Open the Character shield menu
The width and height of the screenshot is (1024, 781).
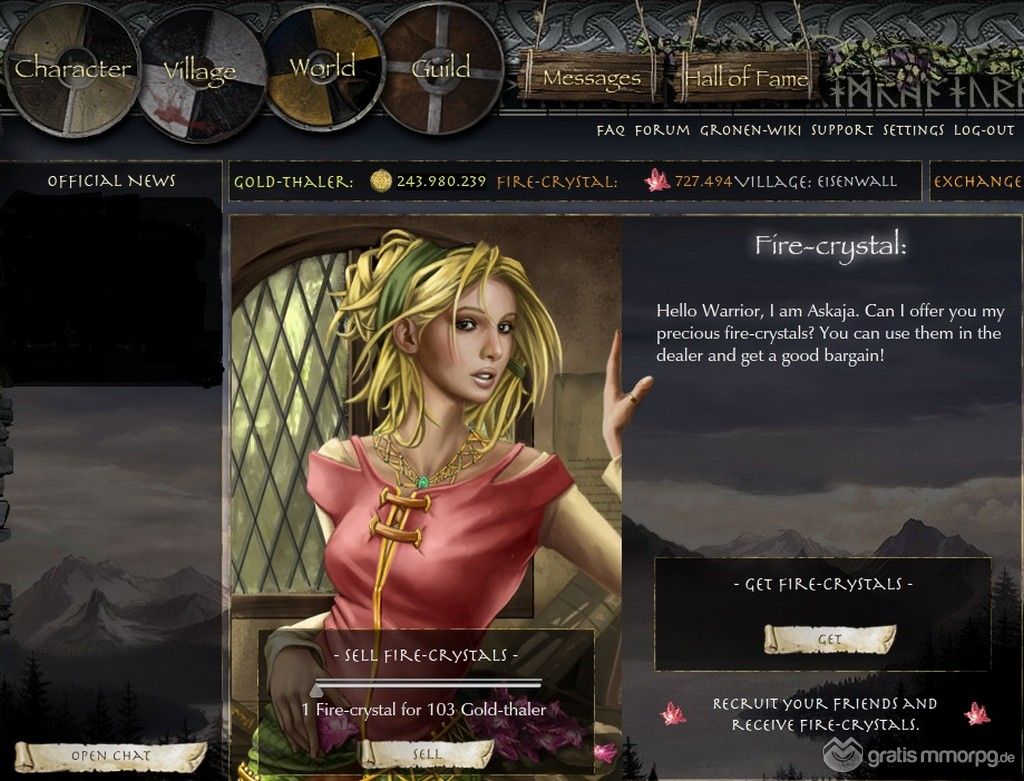pos(72,69)
